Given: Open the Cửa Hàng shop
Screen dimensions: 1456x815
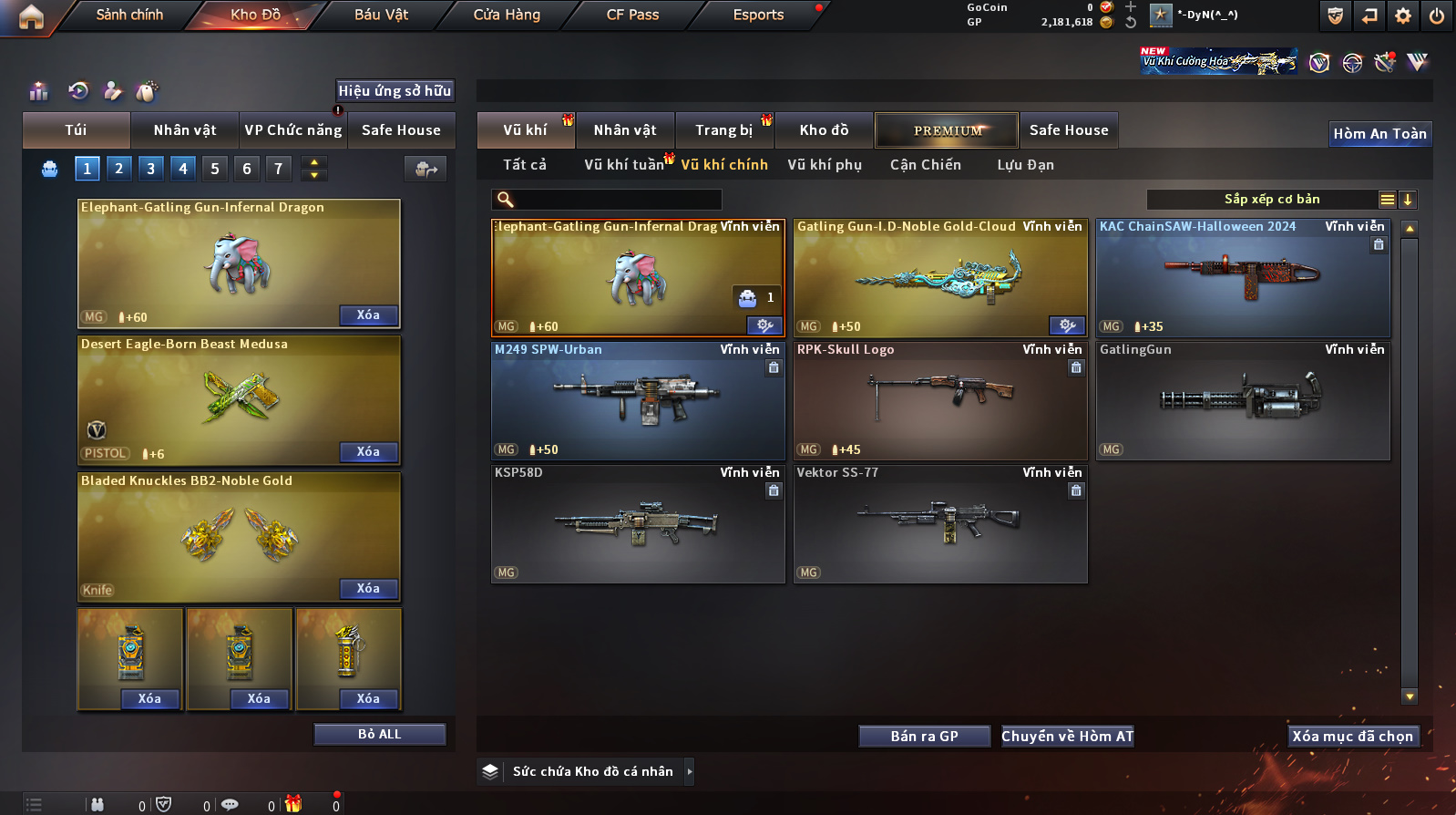Looking at the screenshot, I should point(507,15).
